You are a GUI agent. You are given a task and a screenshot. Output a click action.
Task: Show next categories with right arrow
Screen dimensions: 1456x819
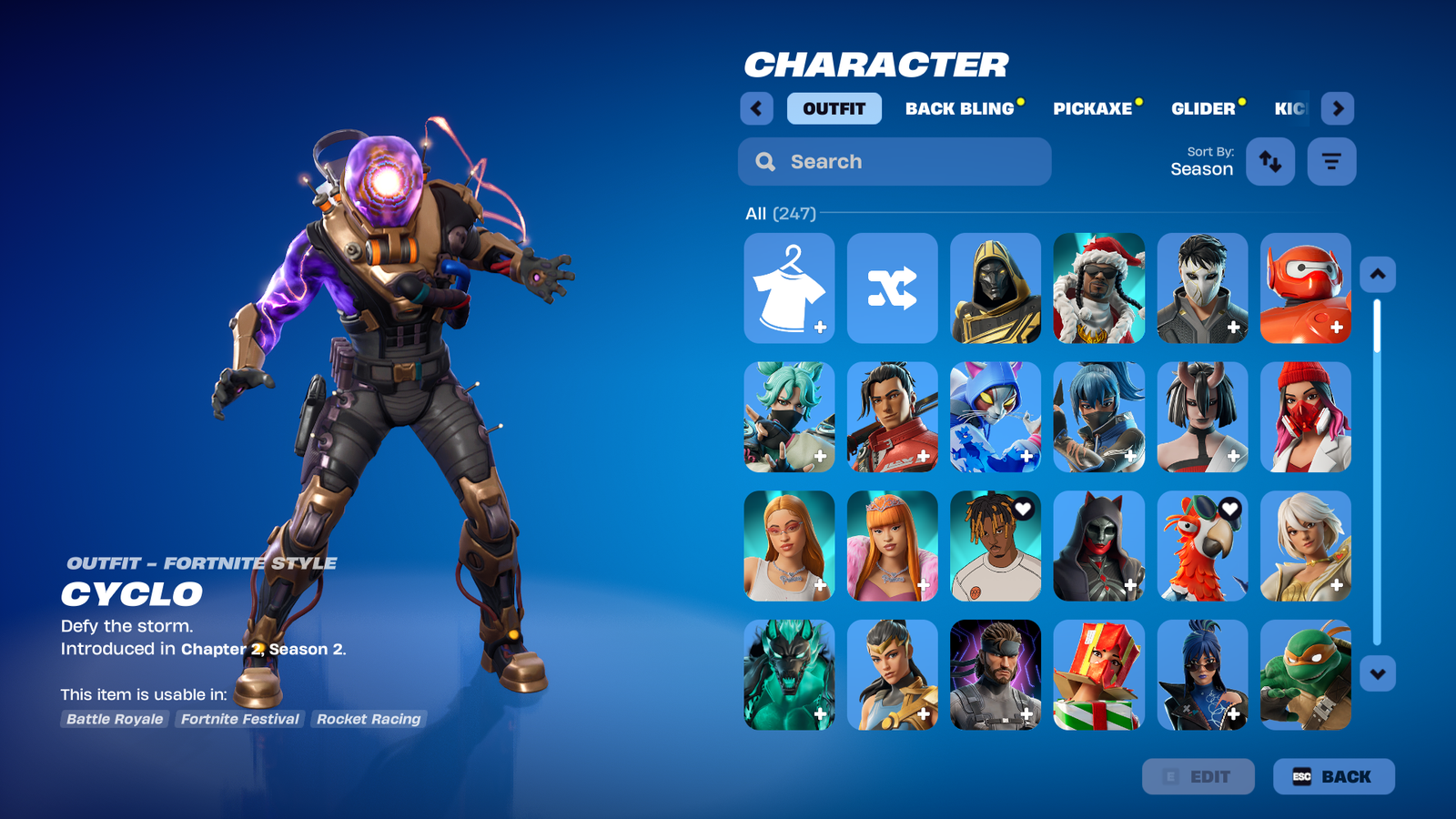[x=1337, y=108]
